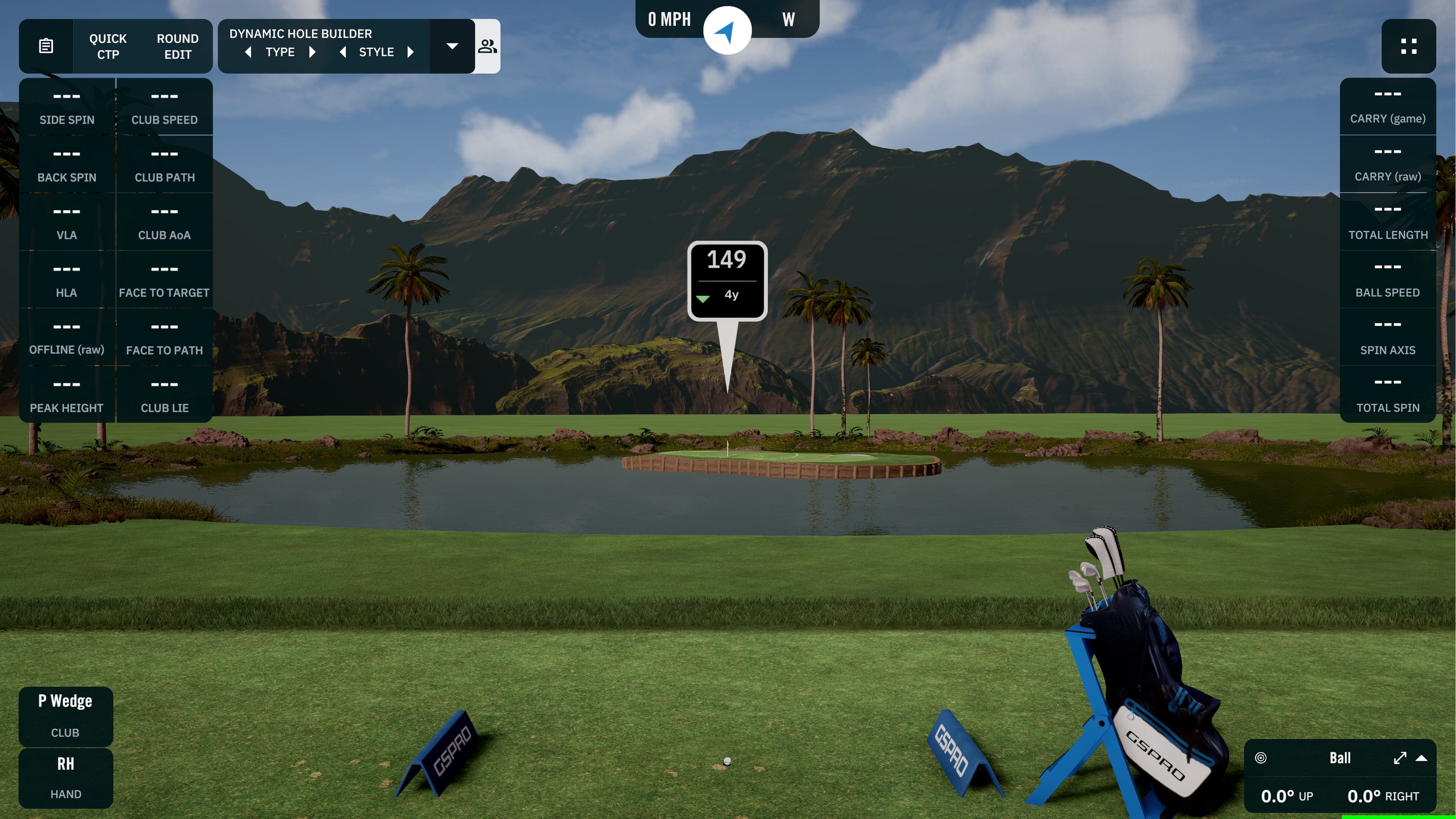Open the Dynamic Hole Builder dropdown arrow

(452, 46)
